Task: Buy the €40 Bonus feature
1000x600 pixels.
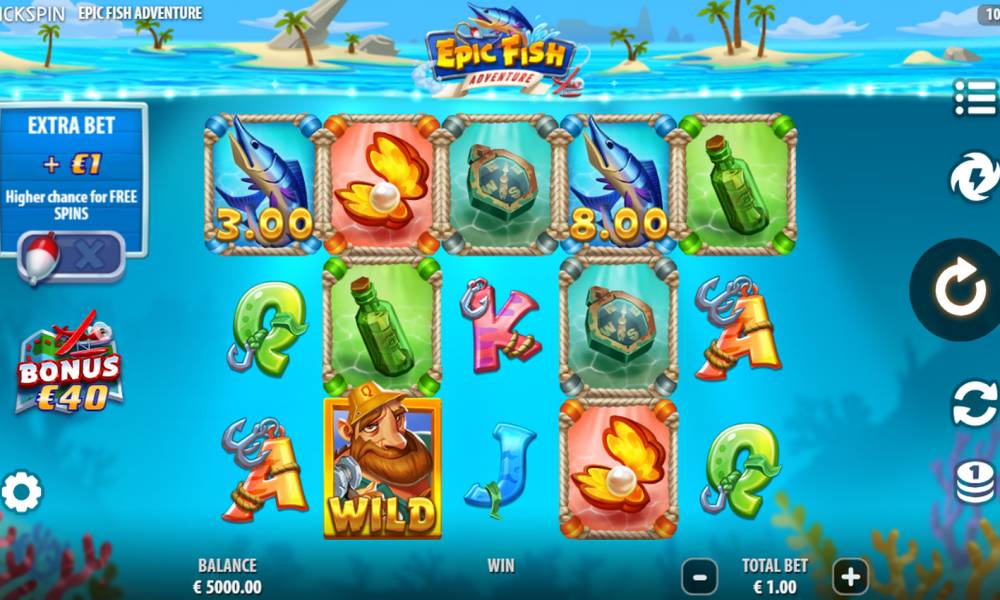Action: point(70,368)
